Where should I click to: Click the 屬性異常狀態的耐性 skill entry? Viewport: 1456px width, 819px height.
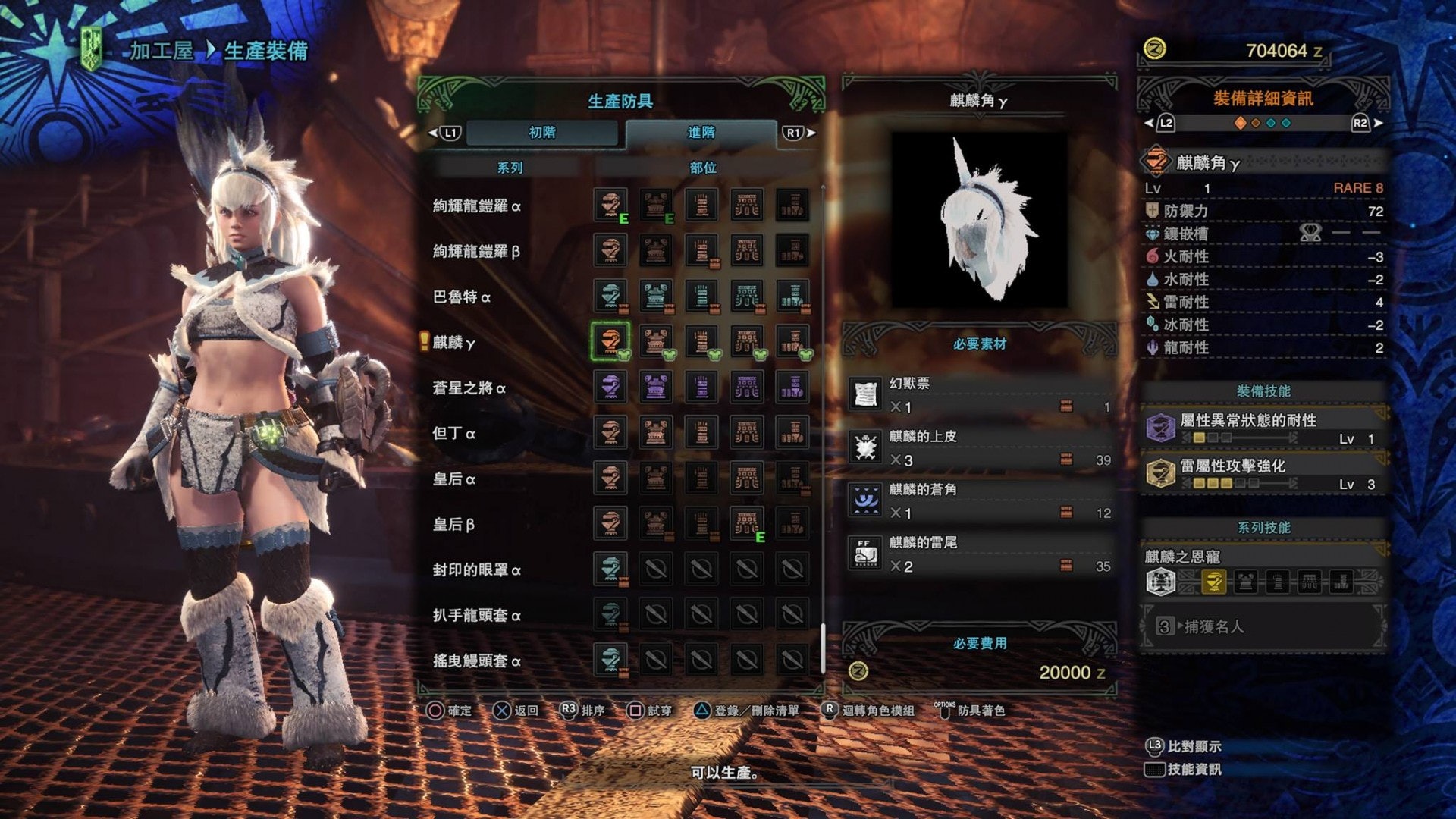(x=1263, y=428)
